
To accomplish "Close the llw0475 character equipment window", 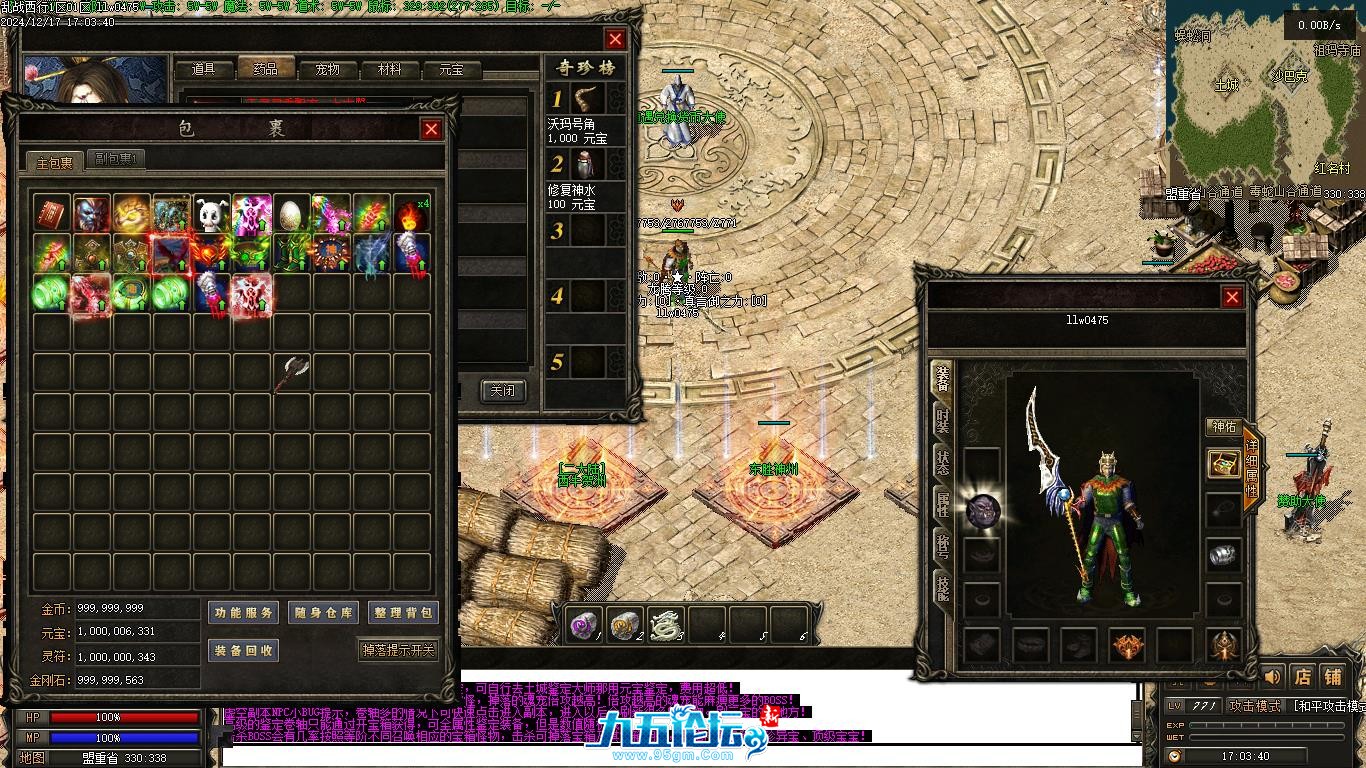I will tap(1232, 297).
